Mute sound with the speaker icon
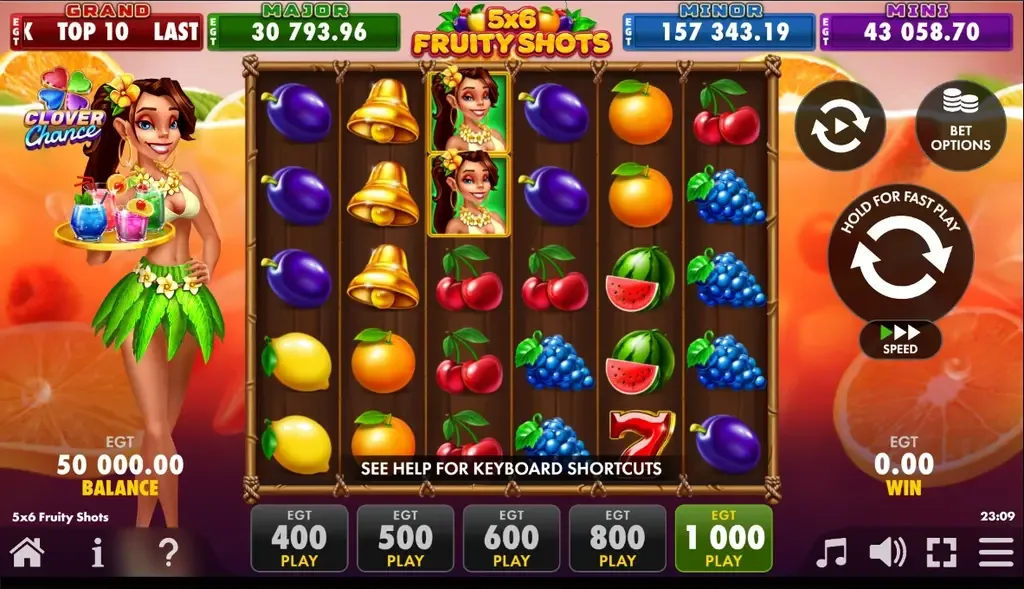 (886, 552)
